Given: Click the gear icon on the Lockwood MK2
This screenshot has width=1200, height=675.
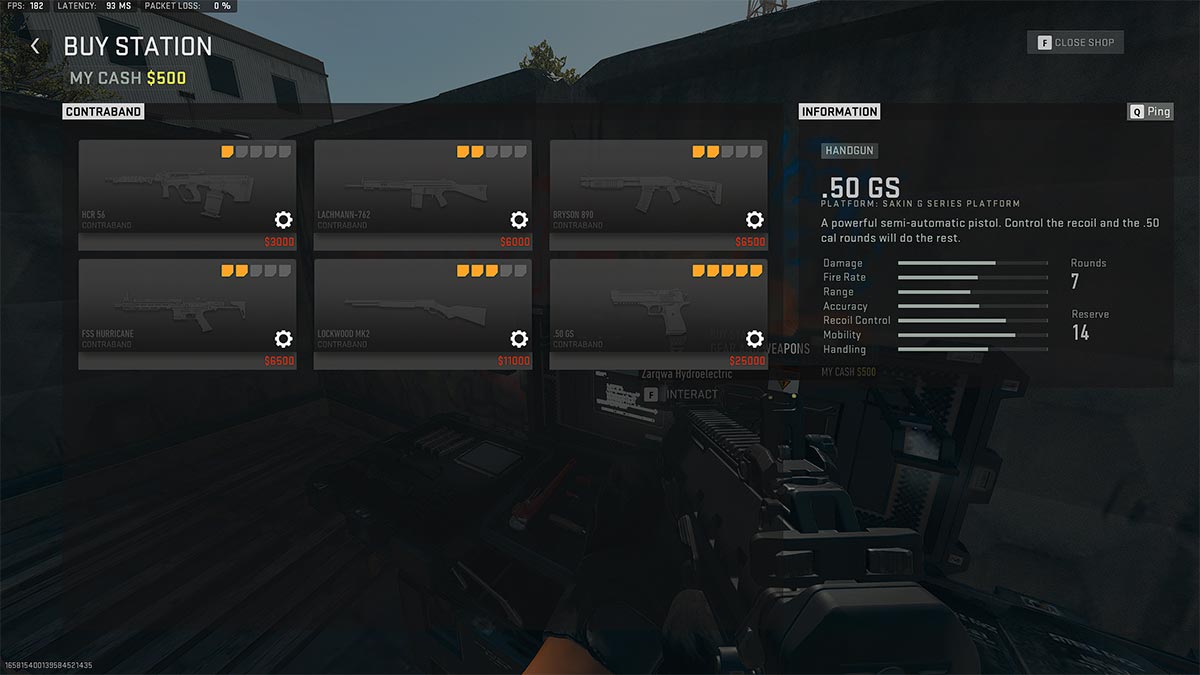Looking at the screenshot, I should [519, 339].
